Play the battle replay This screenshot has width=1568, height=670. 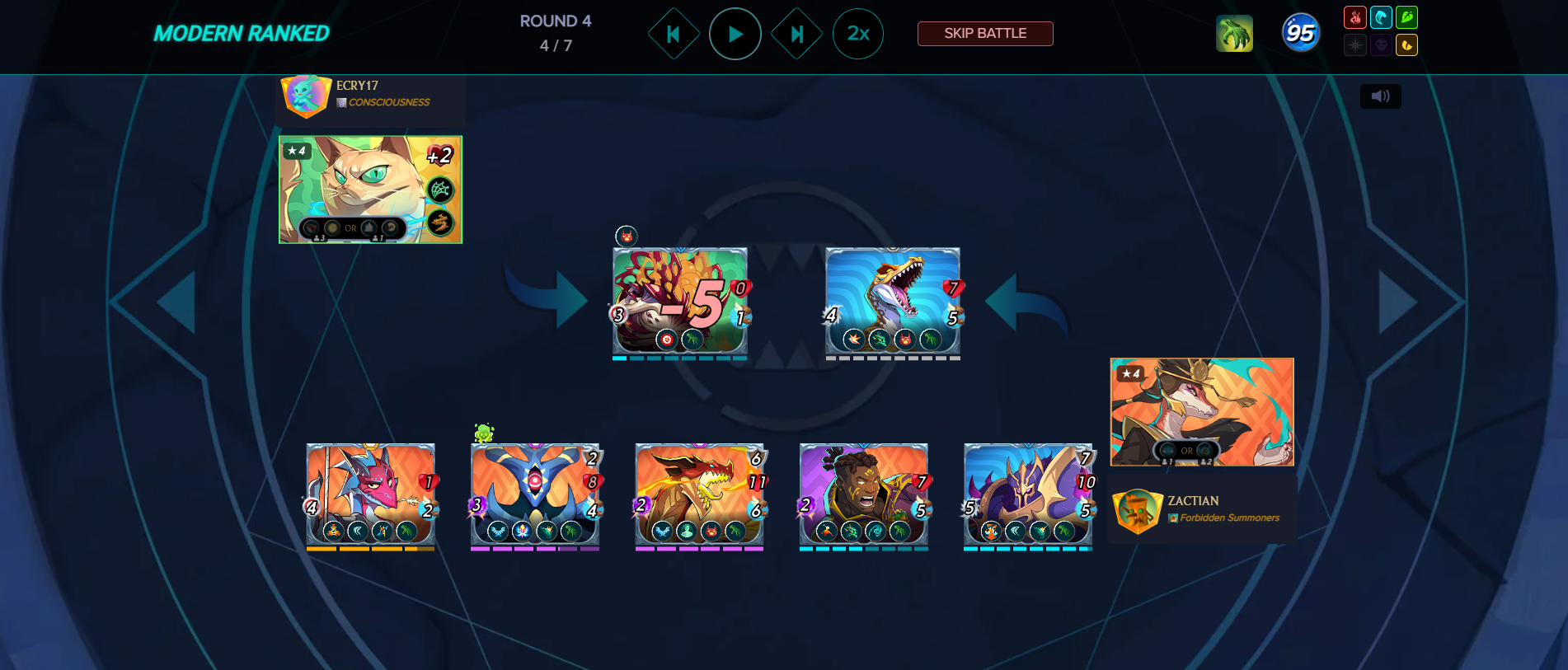[735, 34]
